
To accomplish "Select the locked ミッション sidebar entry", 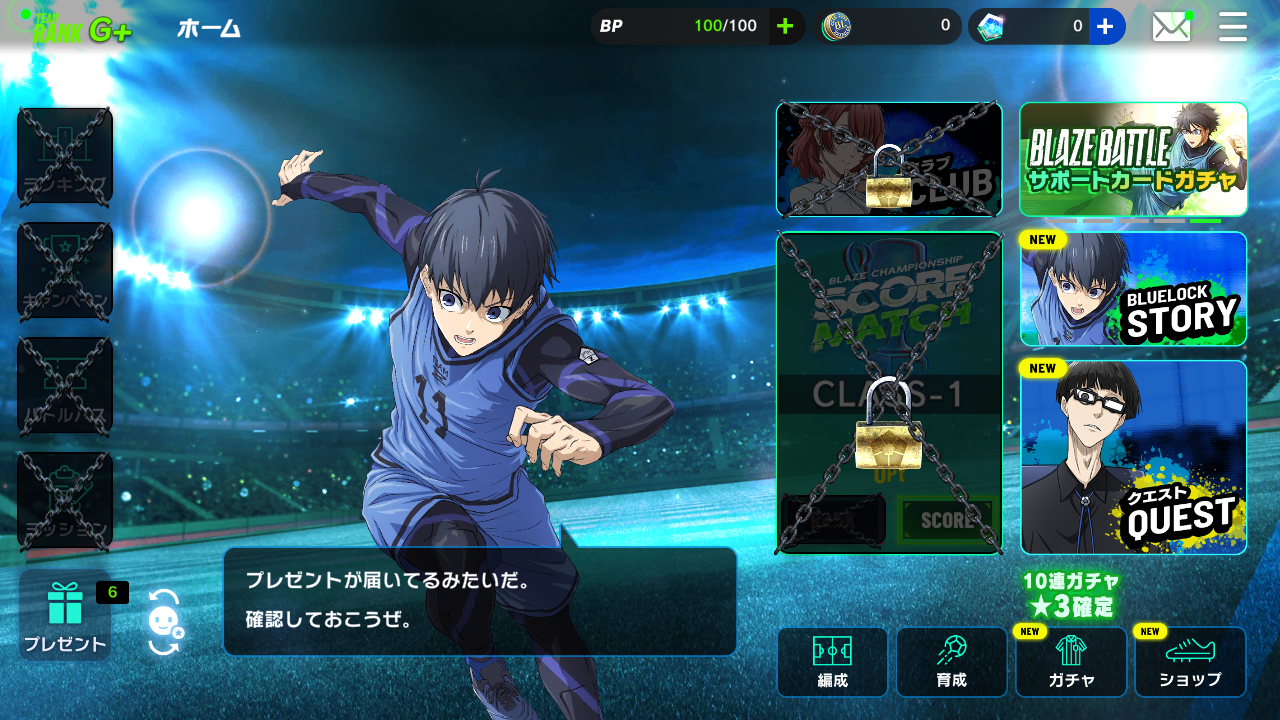I will click(x=64, y=497).
